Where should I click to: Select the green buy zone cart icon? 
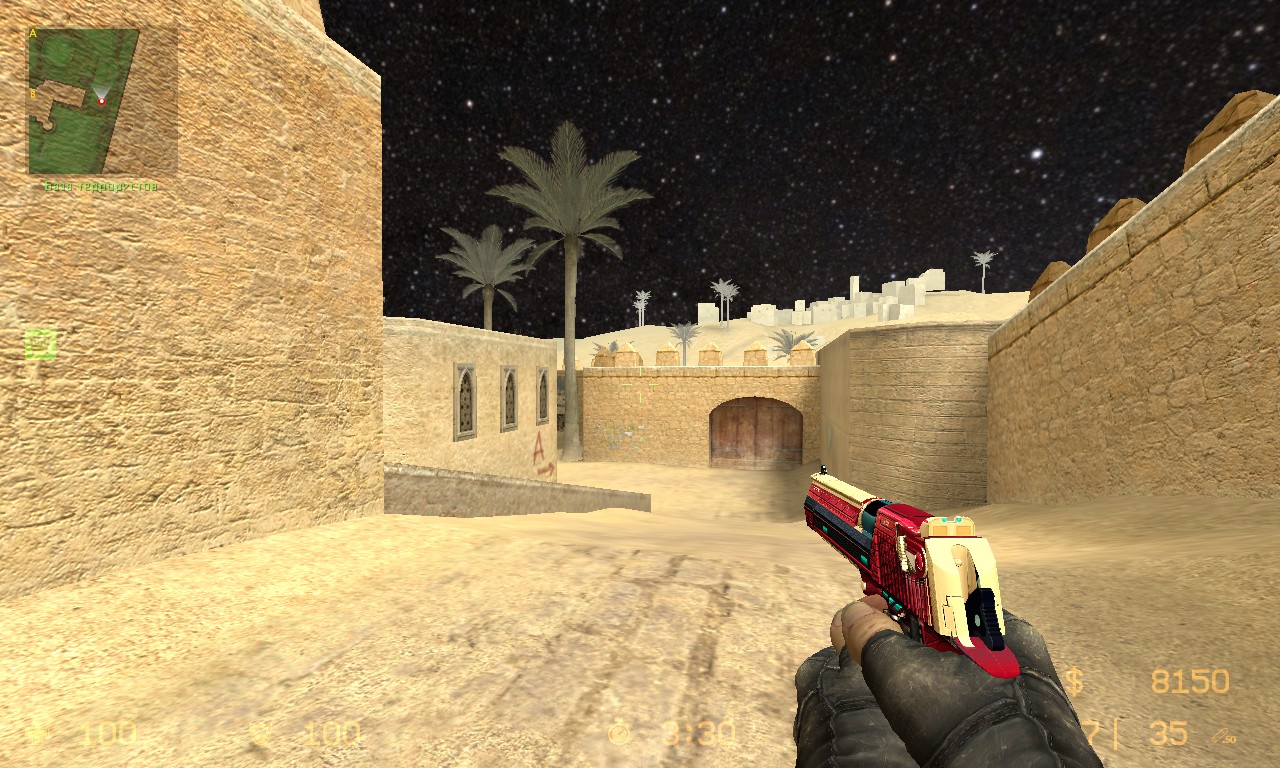click(x=40, y=344)
